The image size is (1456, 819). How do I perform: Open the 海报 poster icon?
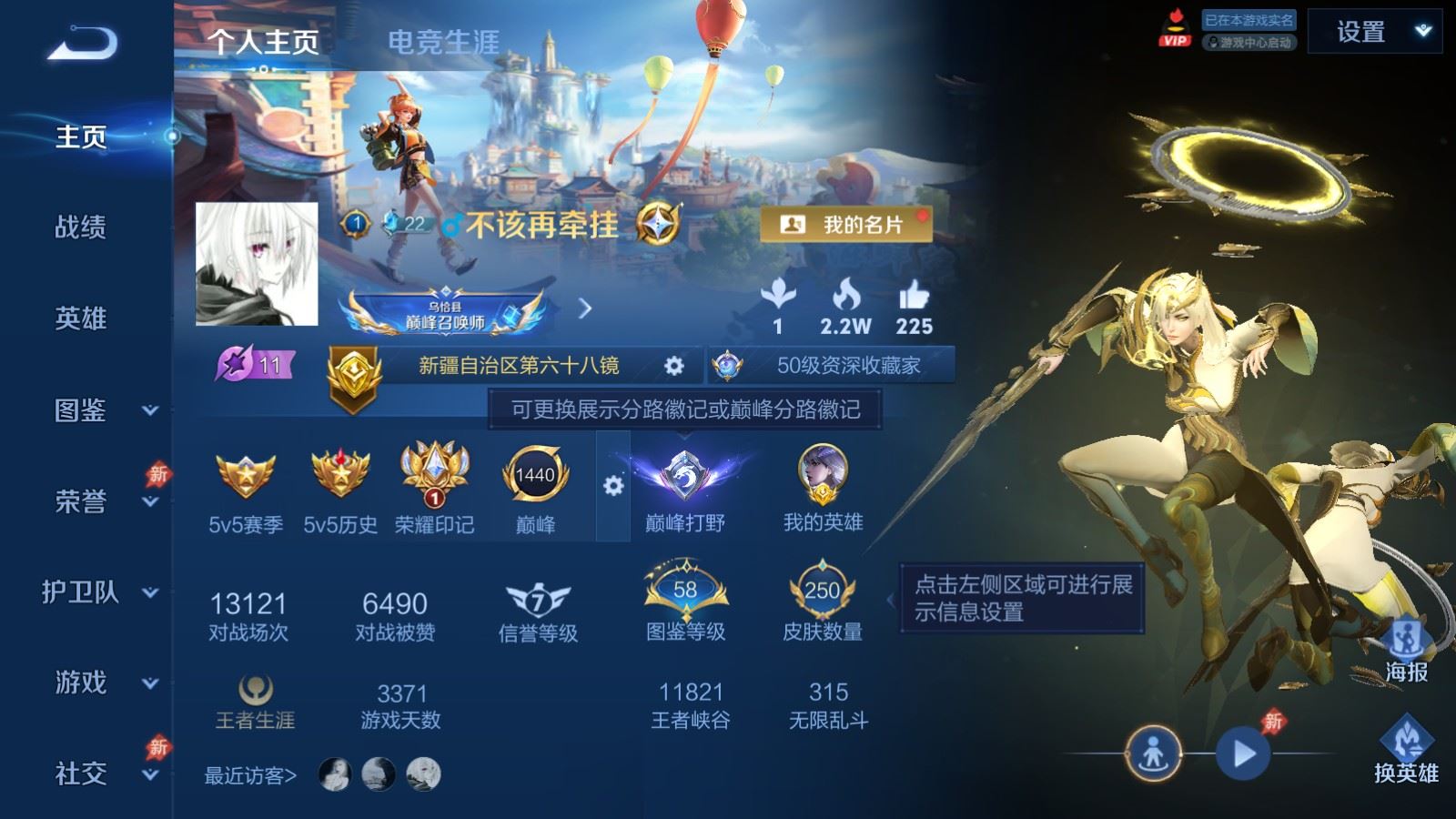click(x=1408, y=637)
